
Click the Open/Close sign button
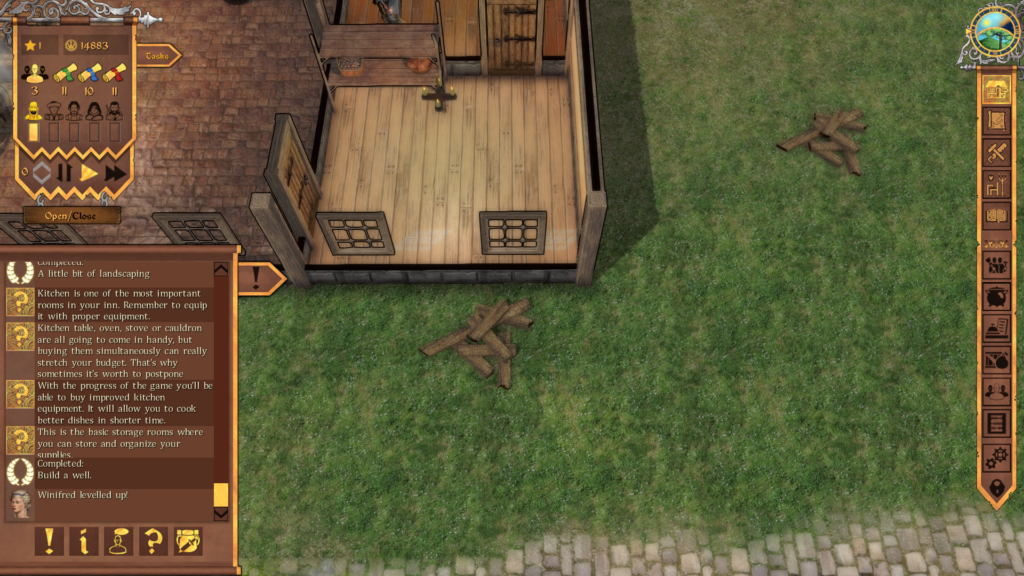coord(72,215)
